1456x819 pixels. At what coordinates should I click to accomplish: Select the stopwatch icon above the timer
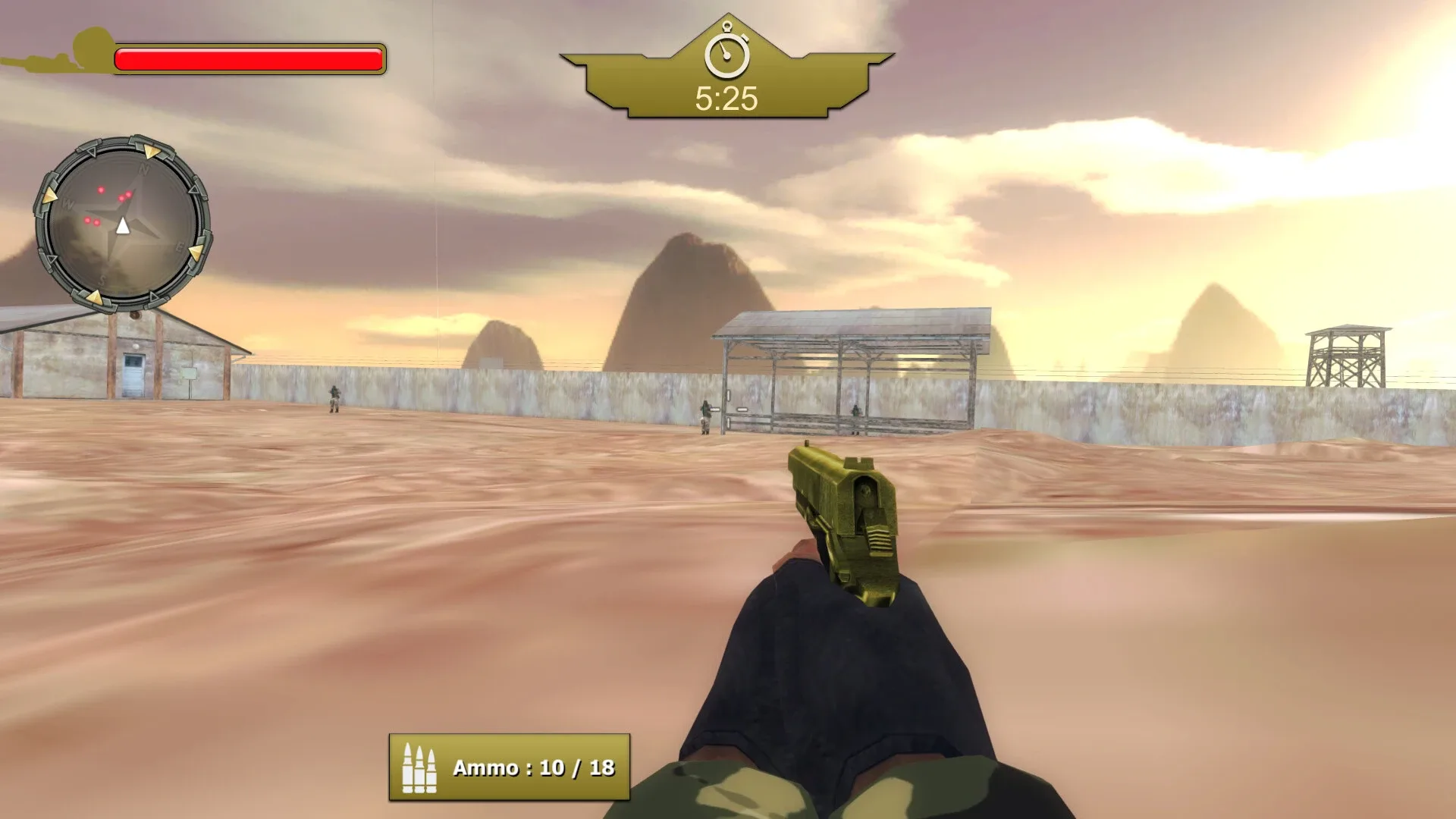click(727, 52)
